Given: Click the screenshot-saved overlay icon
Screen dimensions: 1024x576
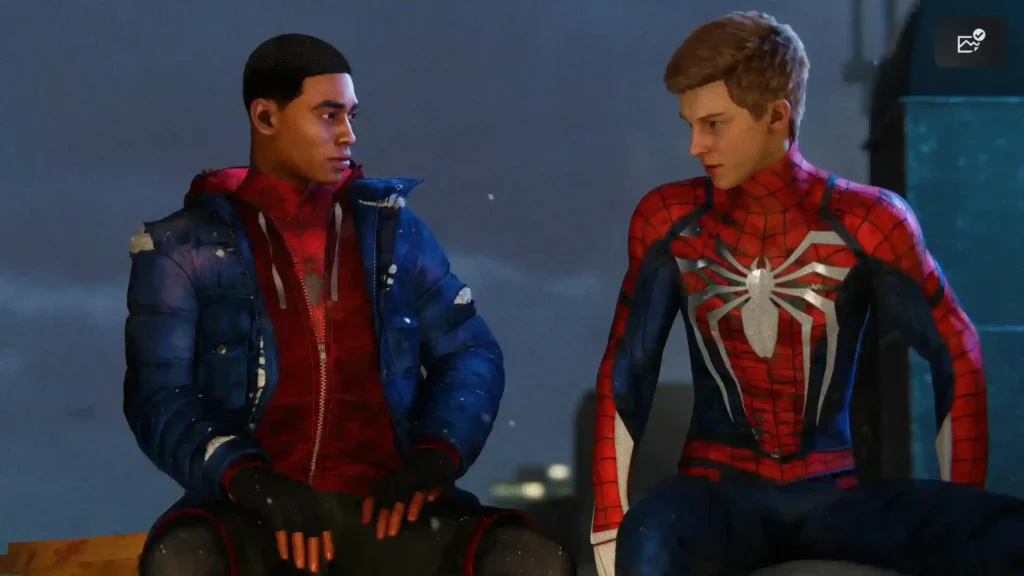Looking at the screenshot, I should pos(970,42).
